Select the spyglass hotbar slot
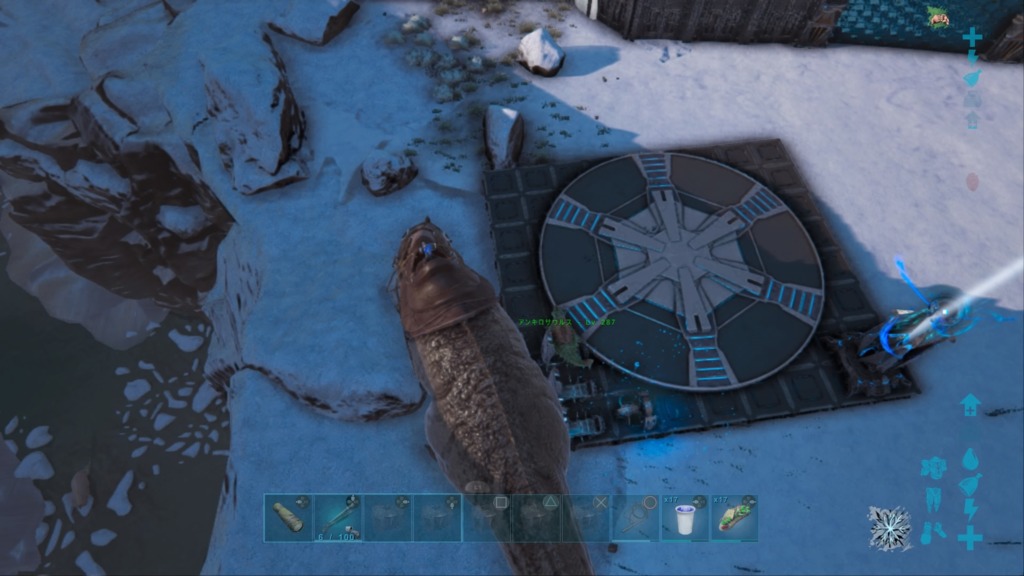1024x576 pixels. point(288,518)
